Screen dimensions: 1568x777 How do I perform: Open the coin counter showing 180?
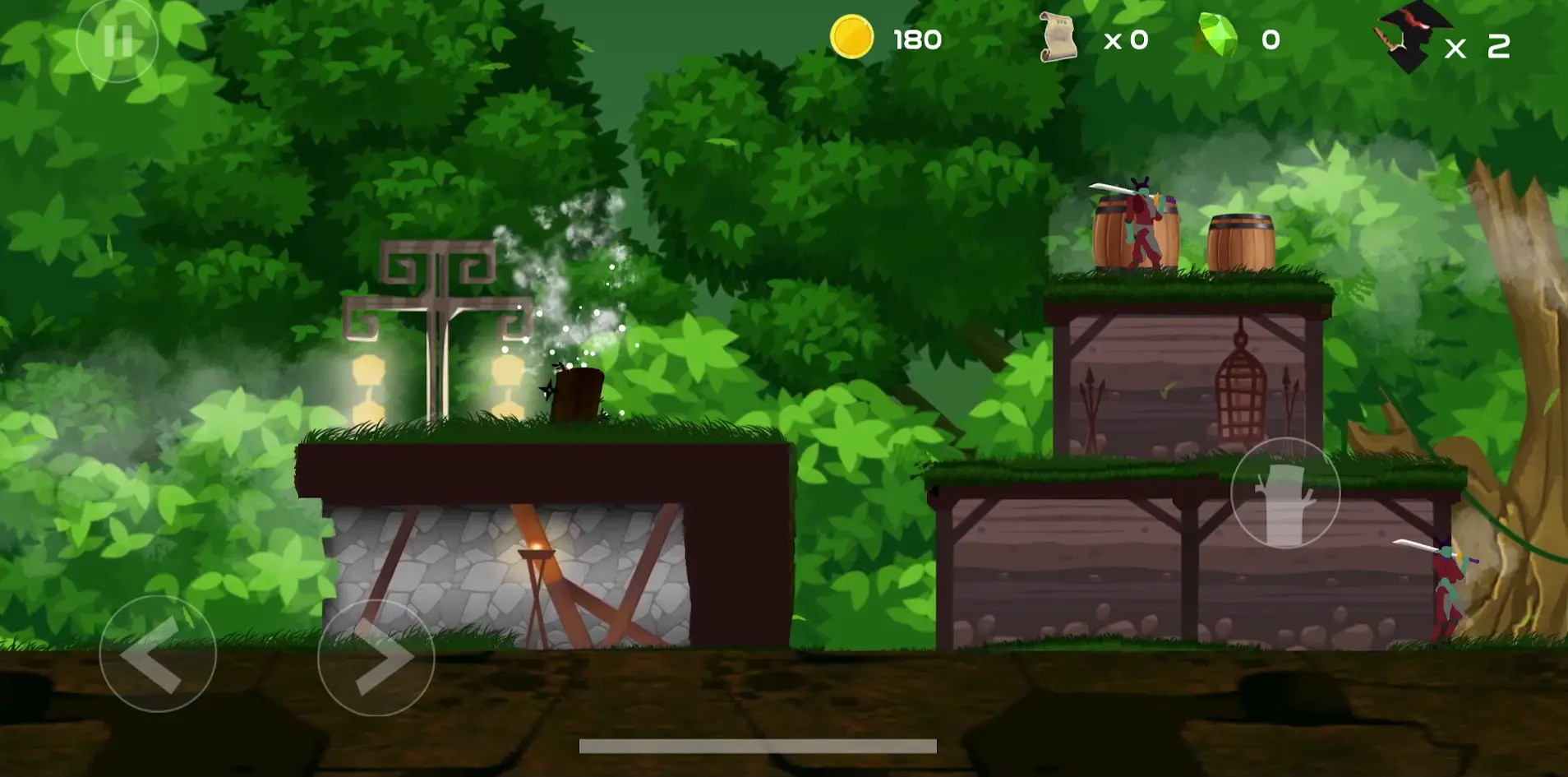pyautogui.click(x=916, y=38)
